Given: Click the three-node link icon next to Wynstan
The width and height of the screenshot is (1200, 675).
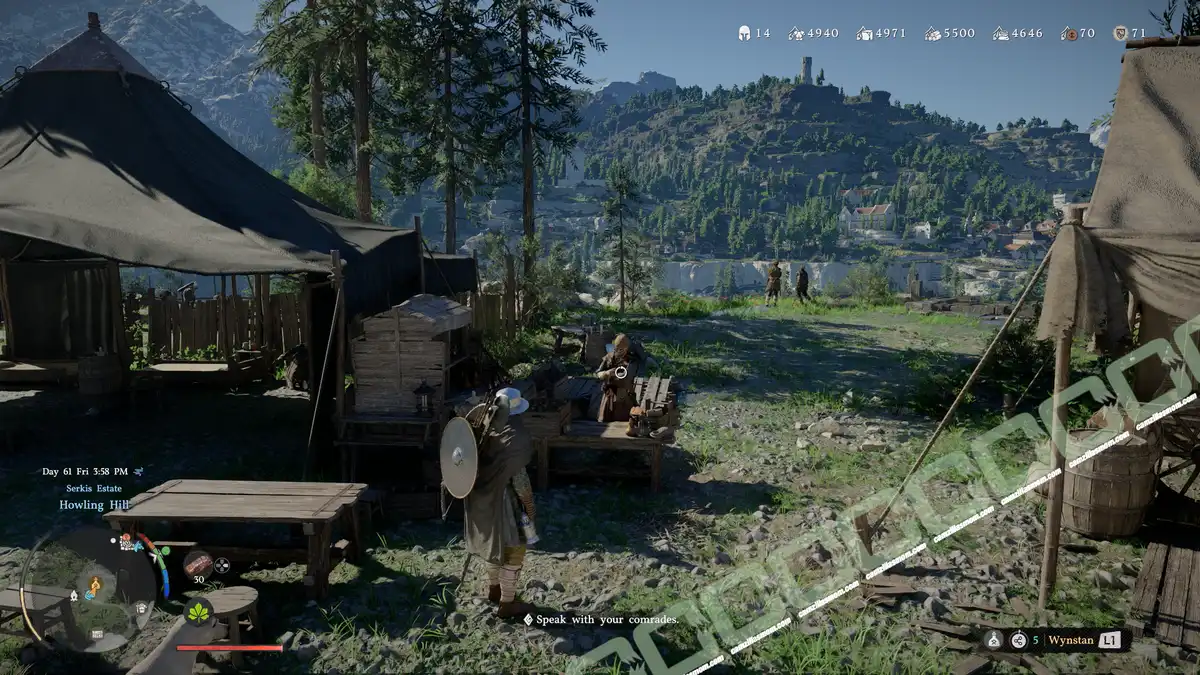Looking at the screenshot, I should [1018, 640].
